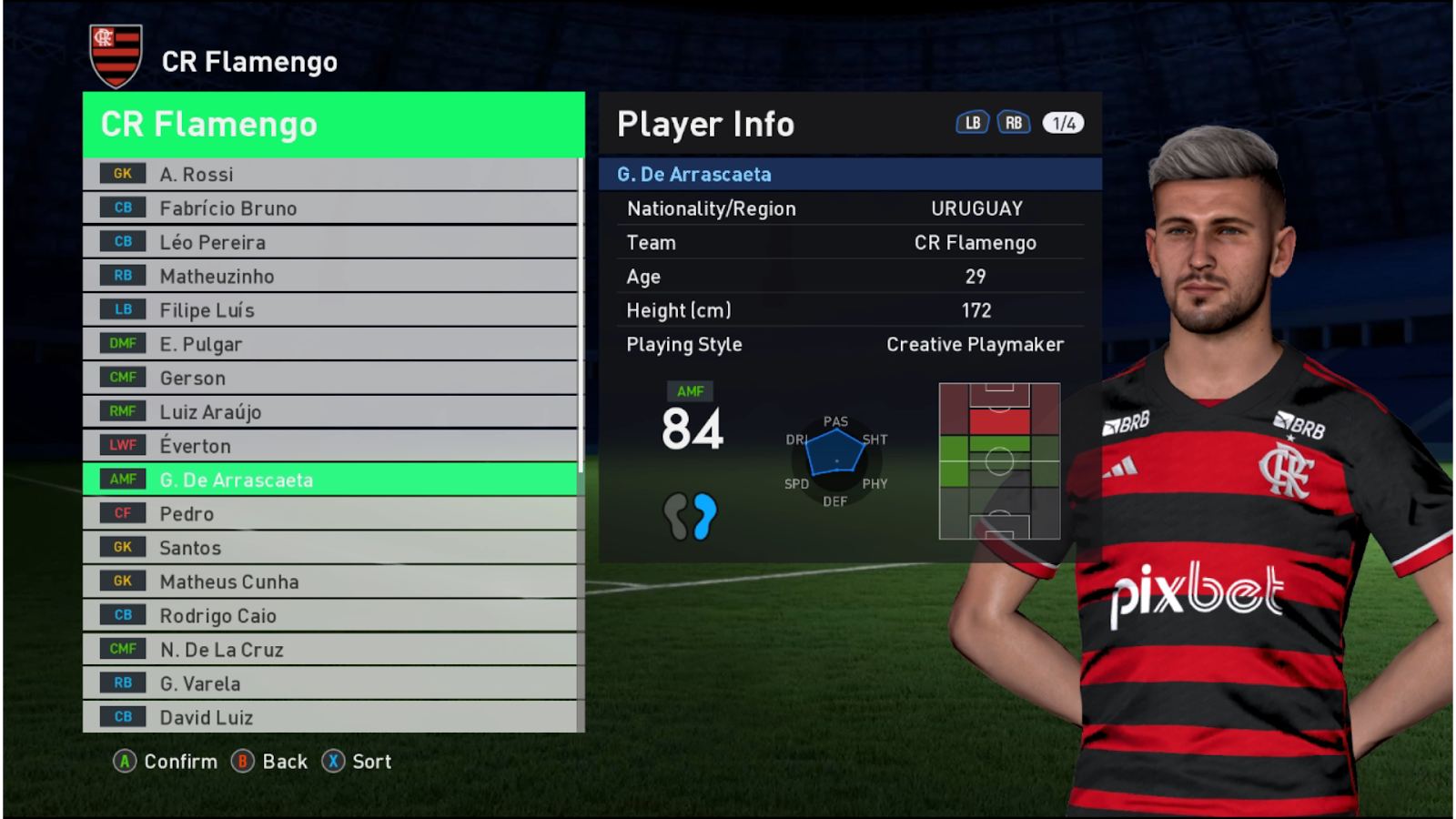The image size is (1456, 819).
Task: Select G. Varela in the squad list
Action: (x=329, y=683)
